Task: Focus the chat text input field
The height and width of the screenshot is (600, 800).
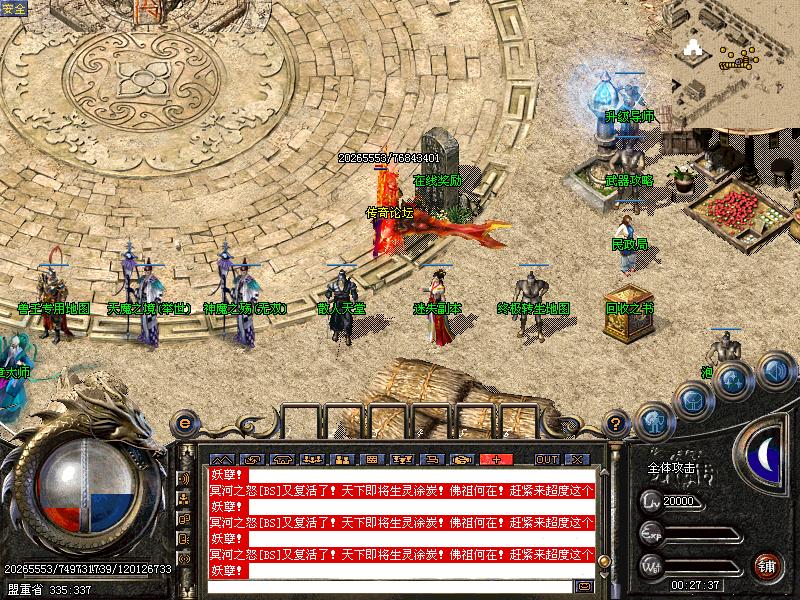Action: tap(390, 586)
